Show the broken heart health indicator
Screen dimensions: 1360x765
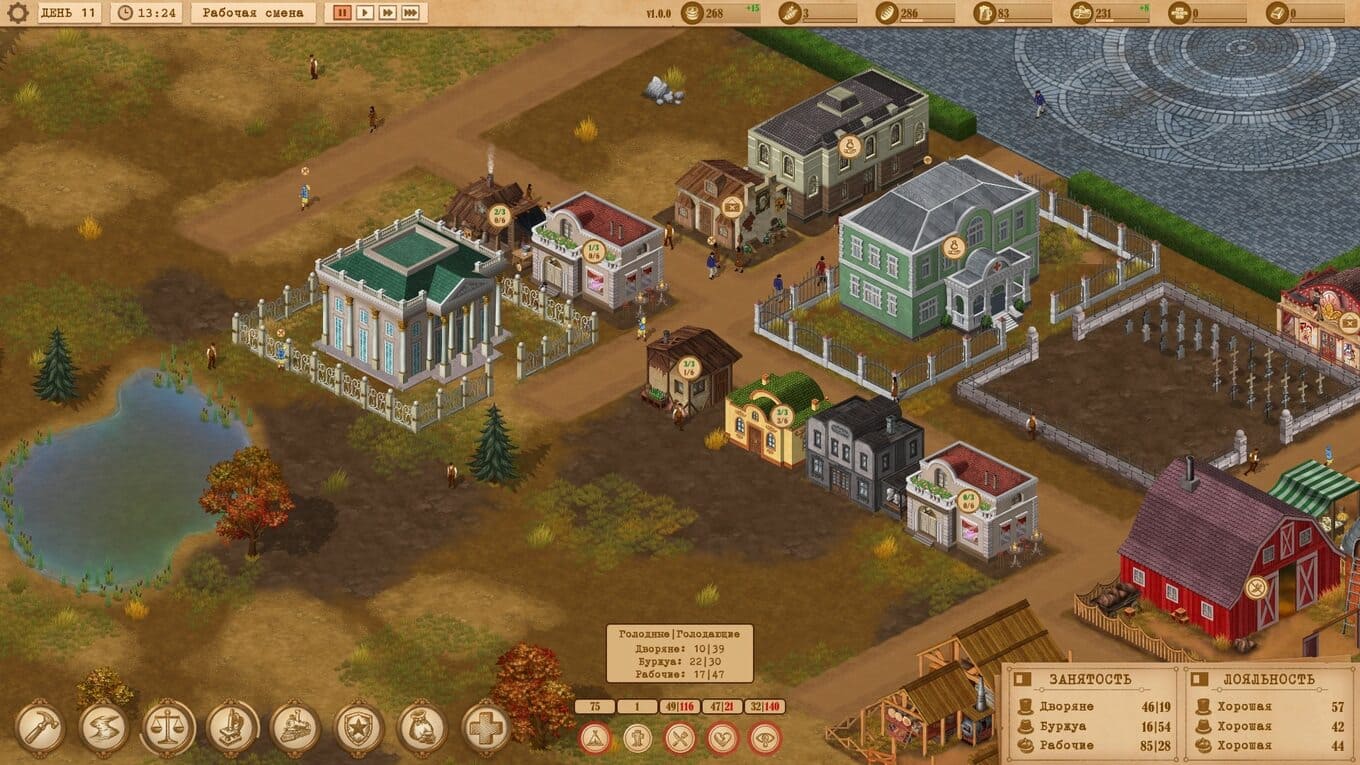723,739
